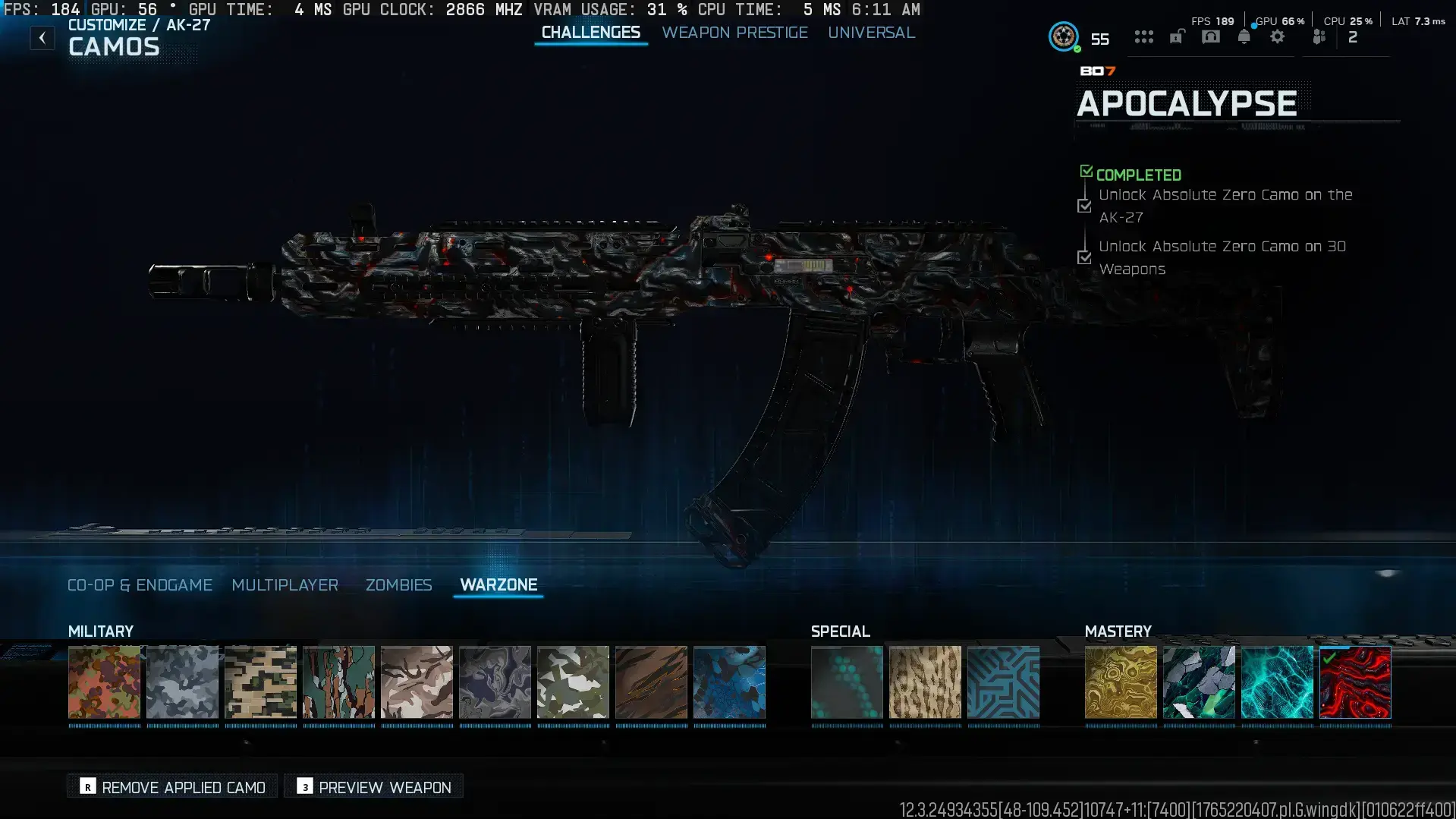Open the party members icon showing 2
The width and height of the screenshot is (1456, 819).
point(1319,36)
